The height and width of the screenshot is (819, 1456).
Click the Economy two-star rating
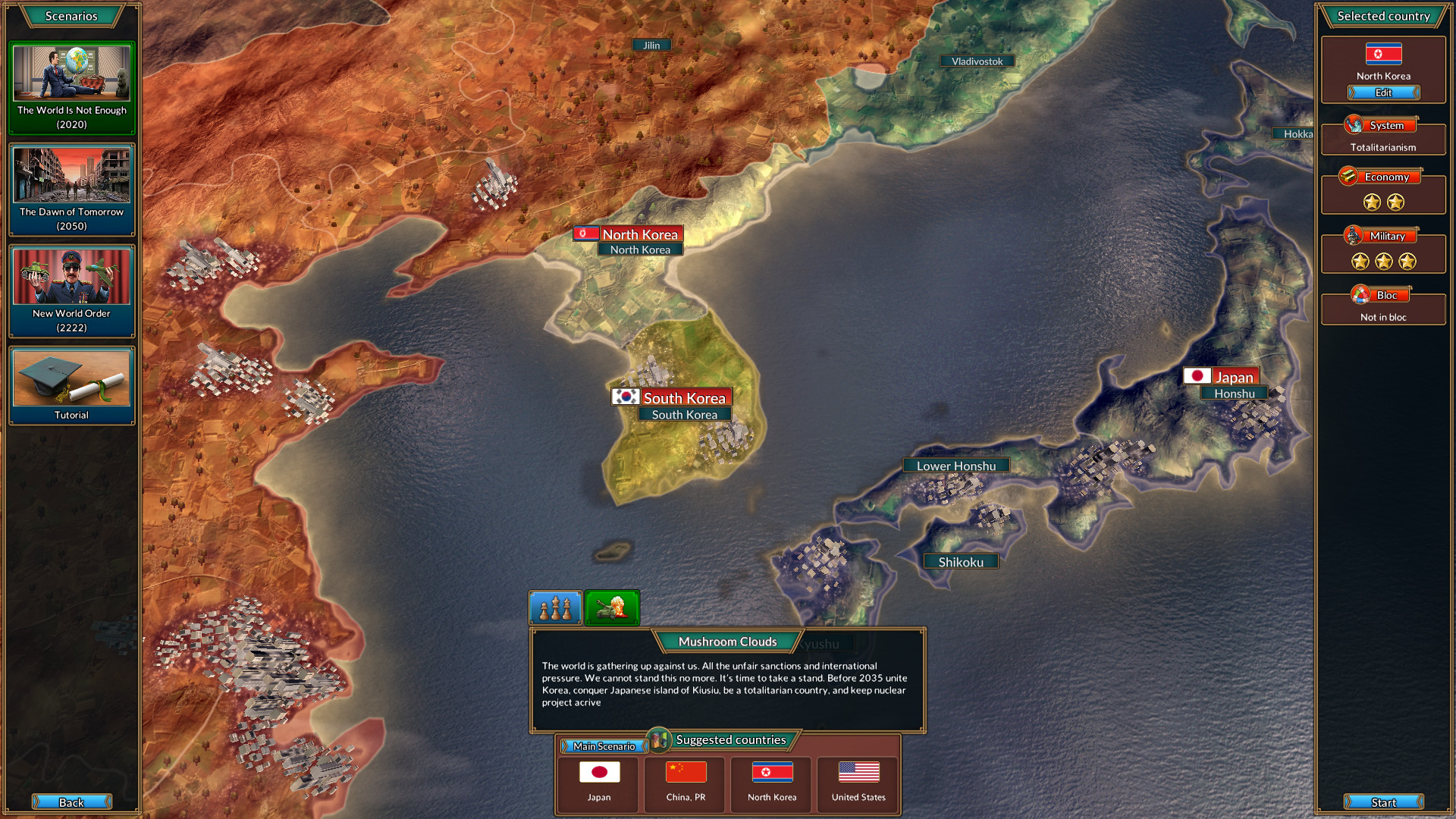click(1382, 202)
